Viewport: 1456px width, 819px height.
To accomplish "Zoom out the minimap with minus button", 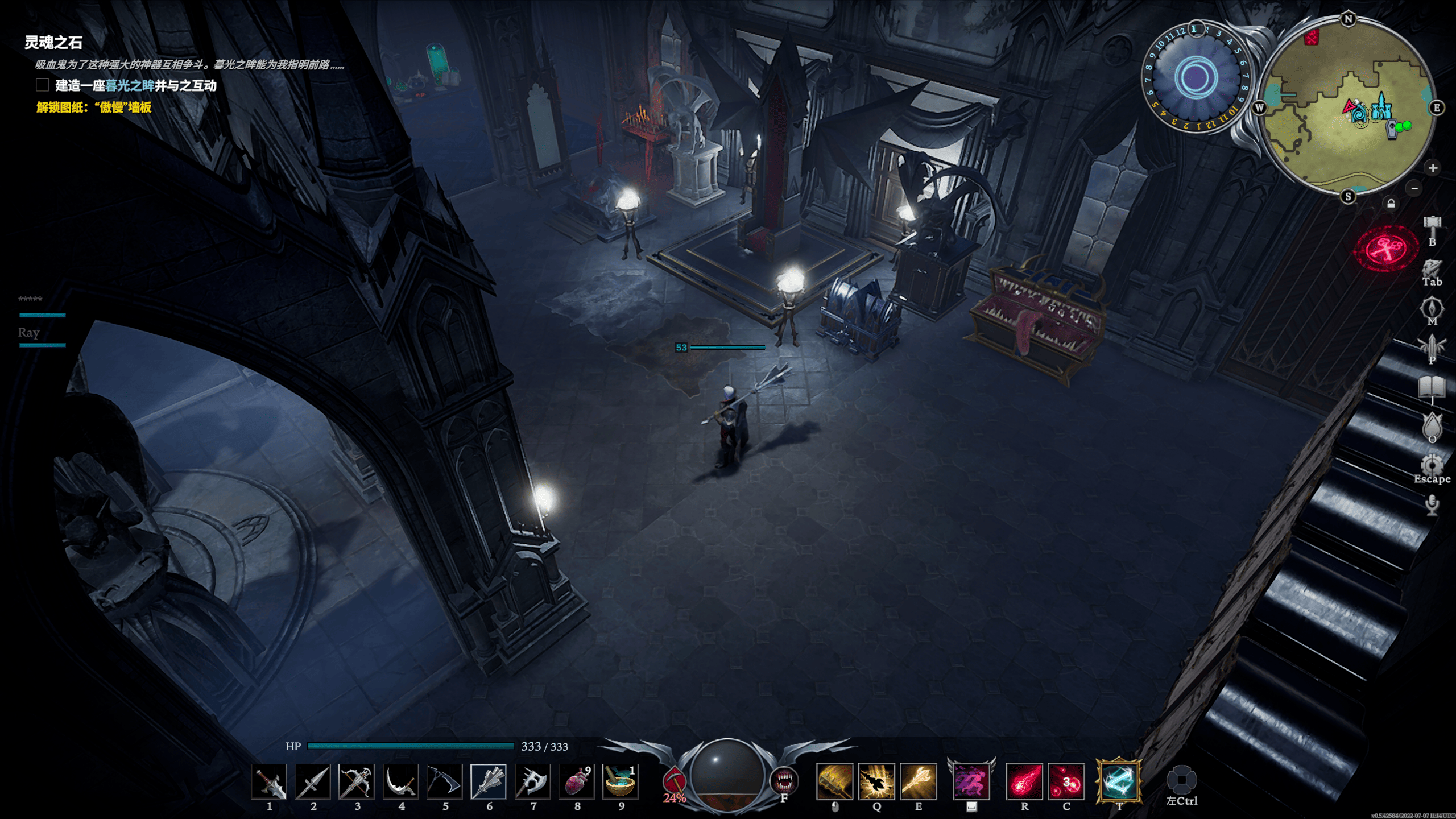I will pyautogui.click(x=1414, y=188).
